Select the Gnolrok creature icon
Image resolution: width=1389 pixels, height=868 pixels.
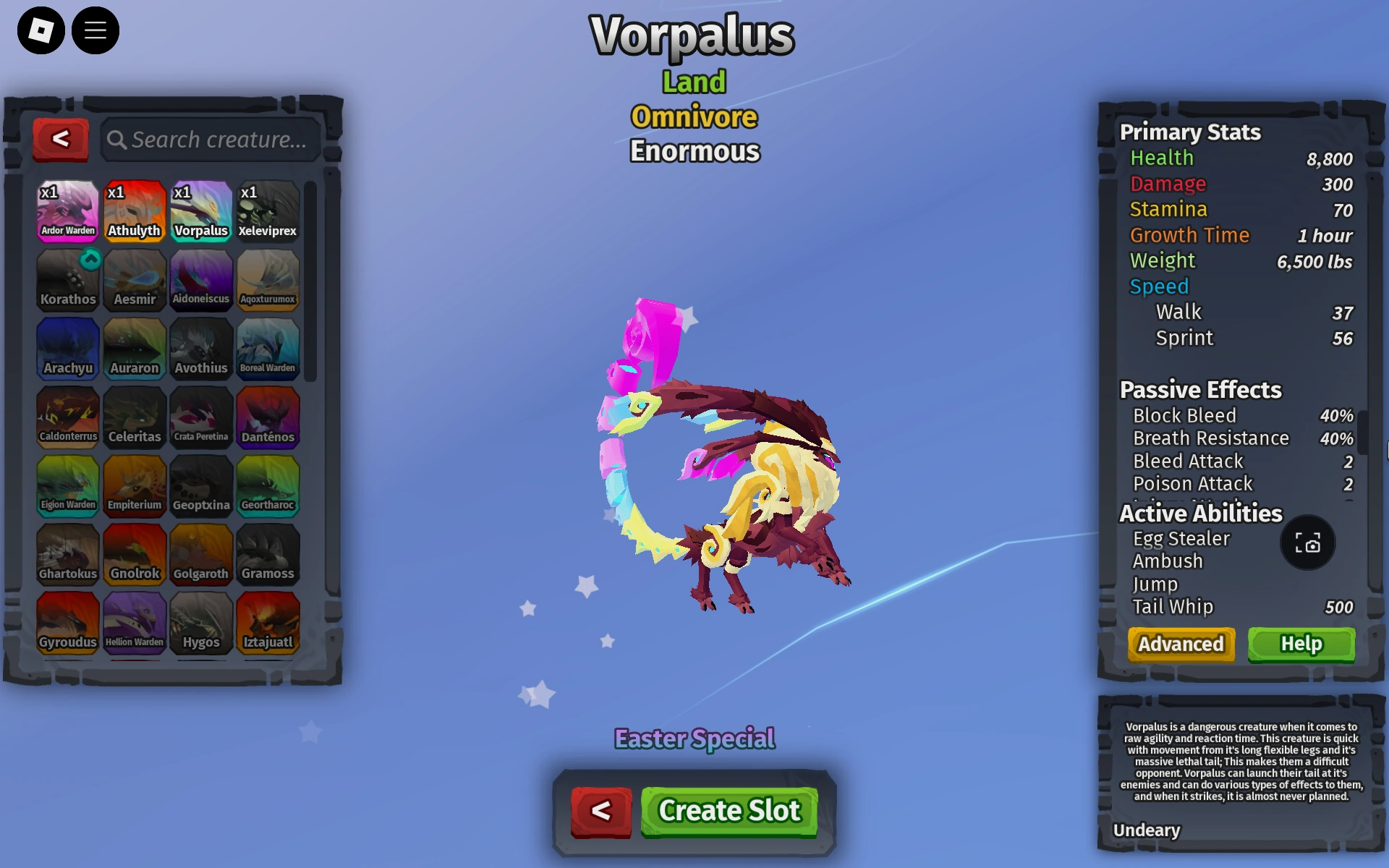tap(135, 555)
